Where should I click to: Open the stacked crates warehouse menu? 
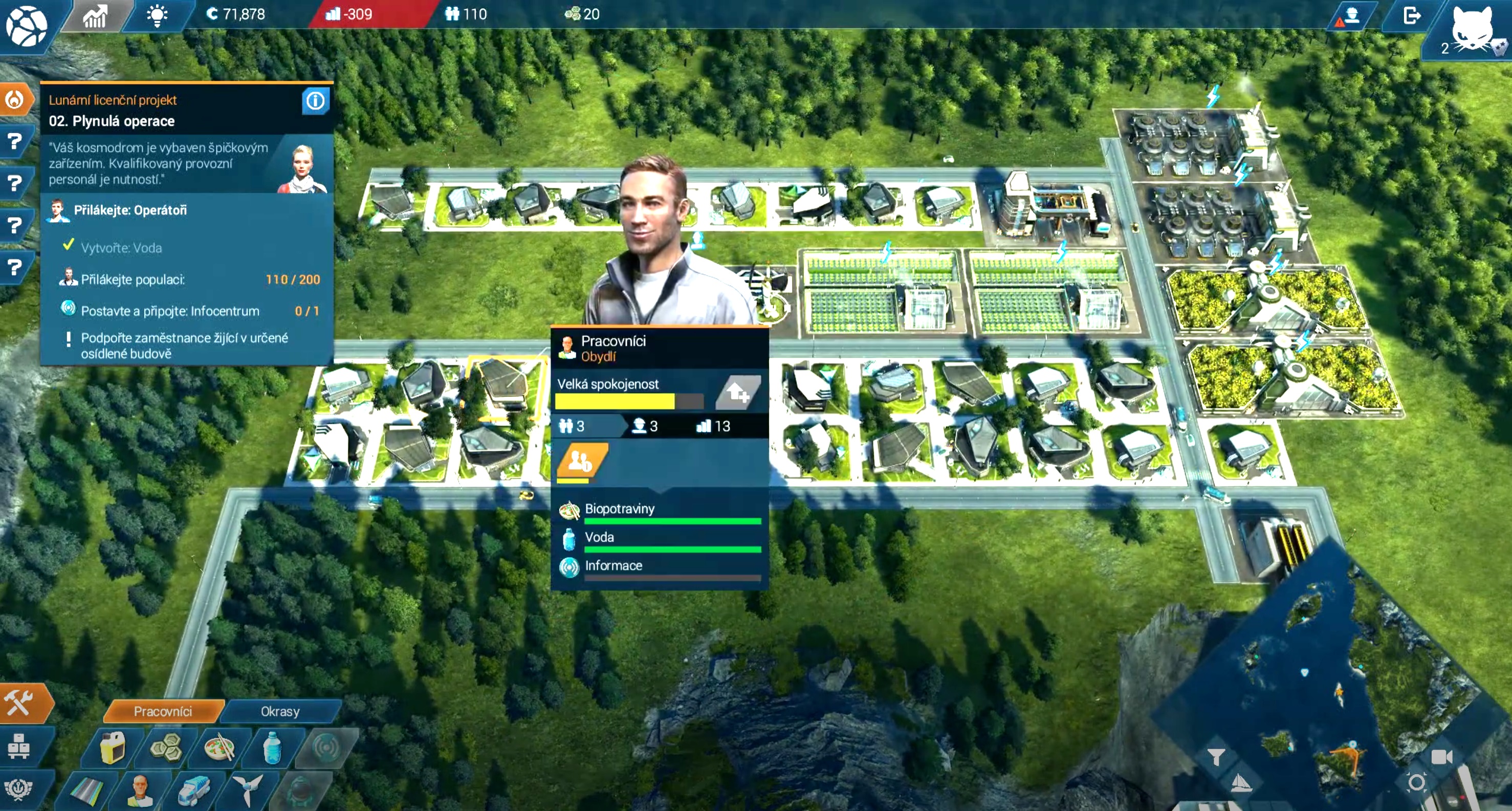(19, 747)
